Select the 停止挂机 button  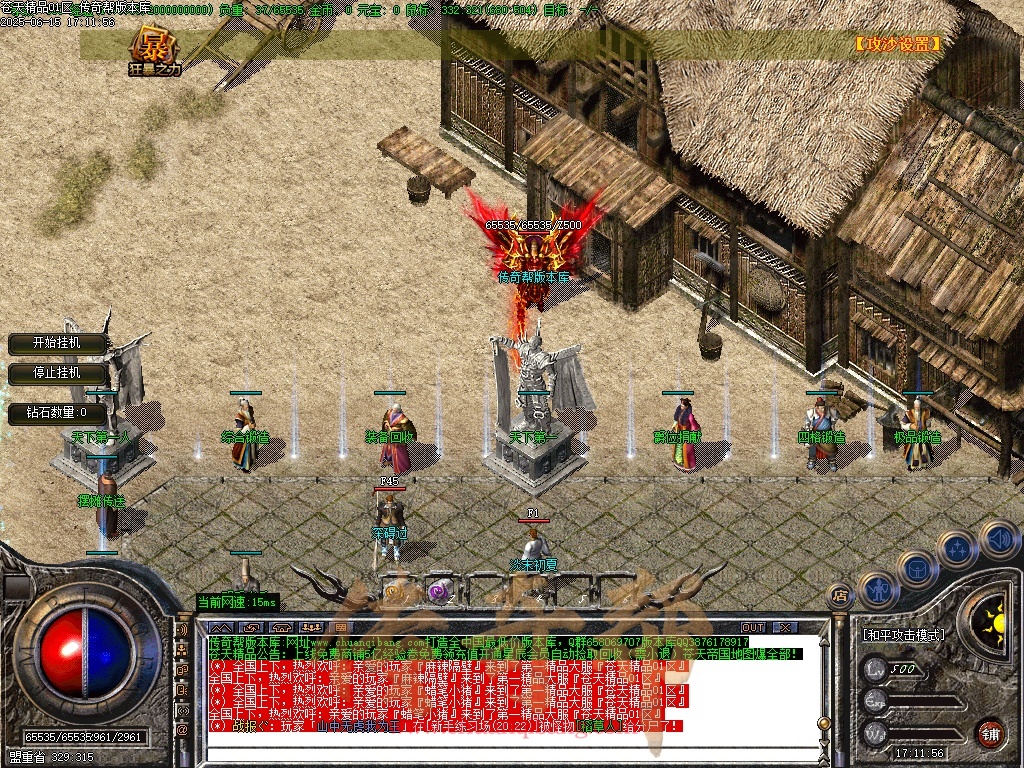(57, 373)
